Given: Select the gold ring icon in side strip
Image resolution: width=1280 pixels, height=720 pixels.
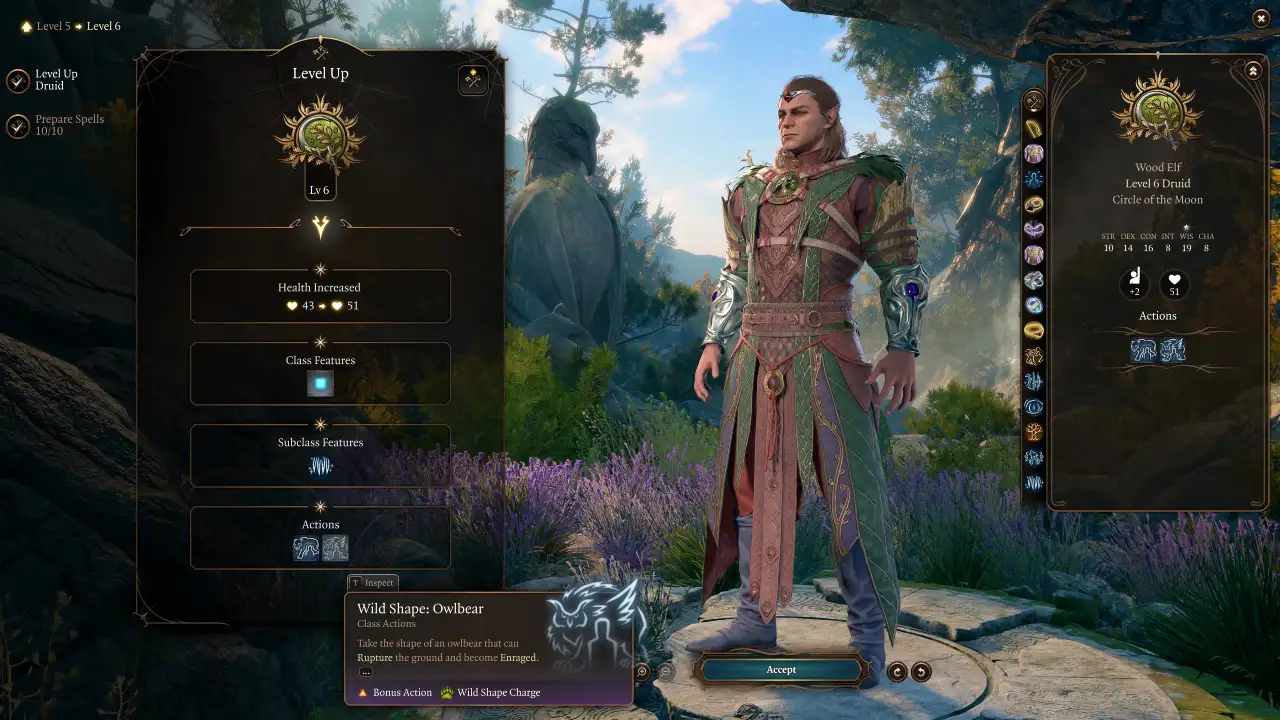Looking at the screenshot, I should 1034,330.
